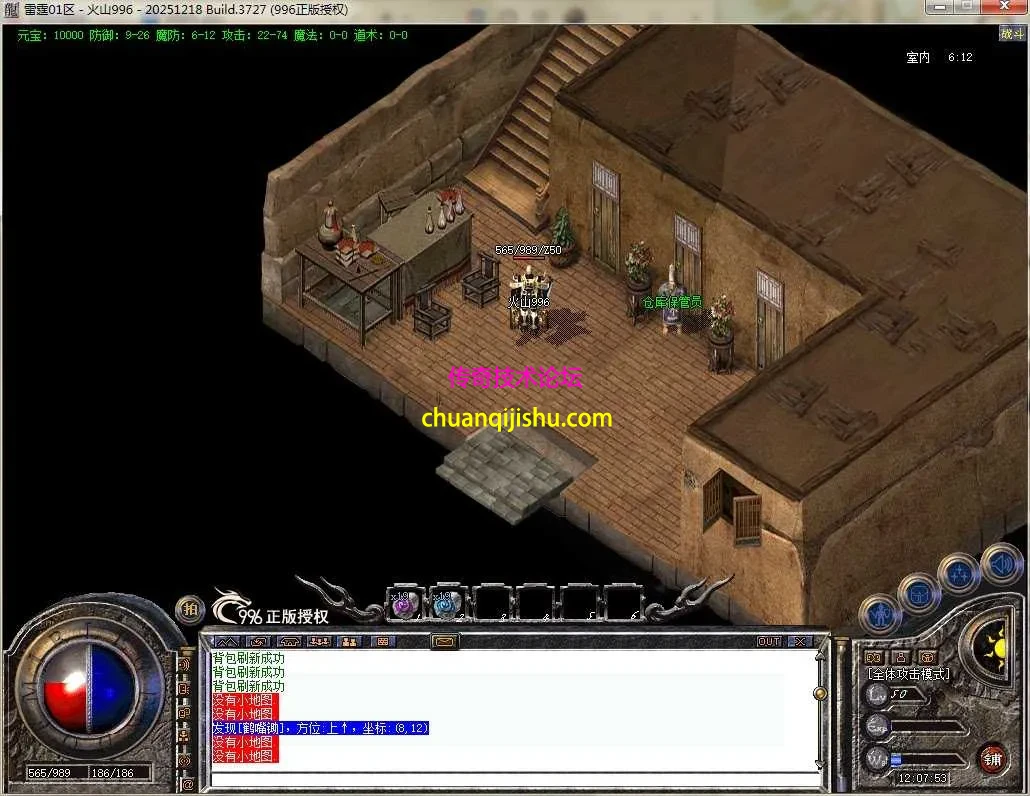Use the blue potion in hotbar slot 2
The image size is (1030, 796).
click(445, 605)
